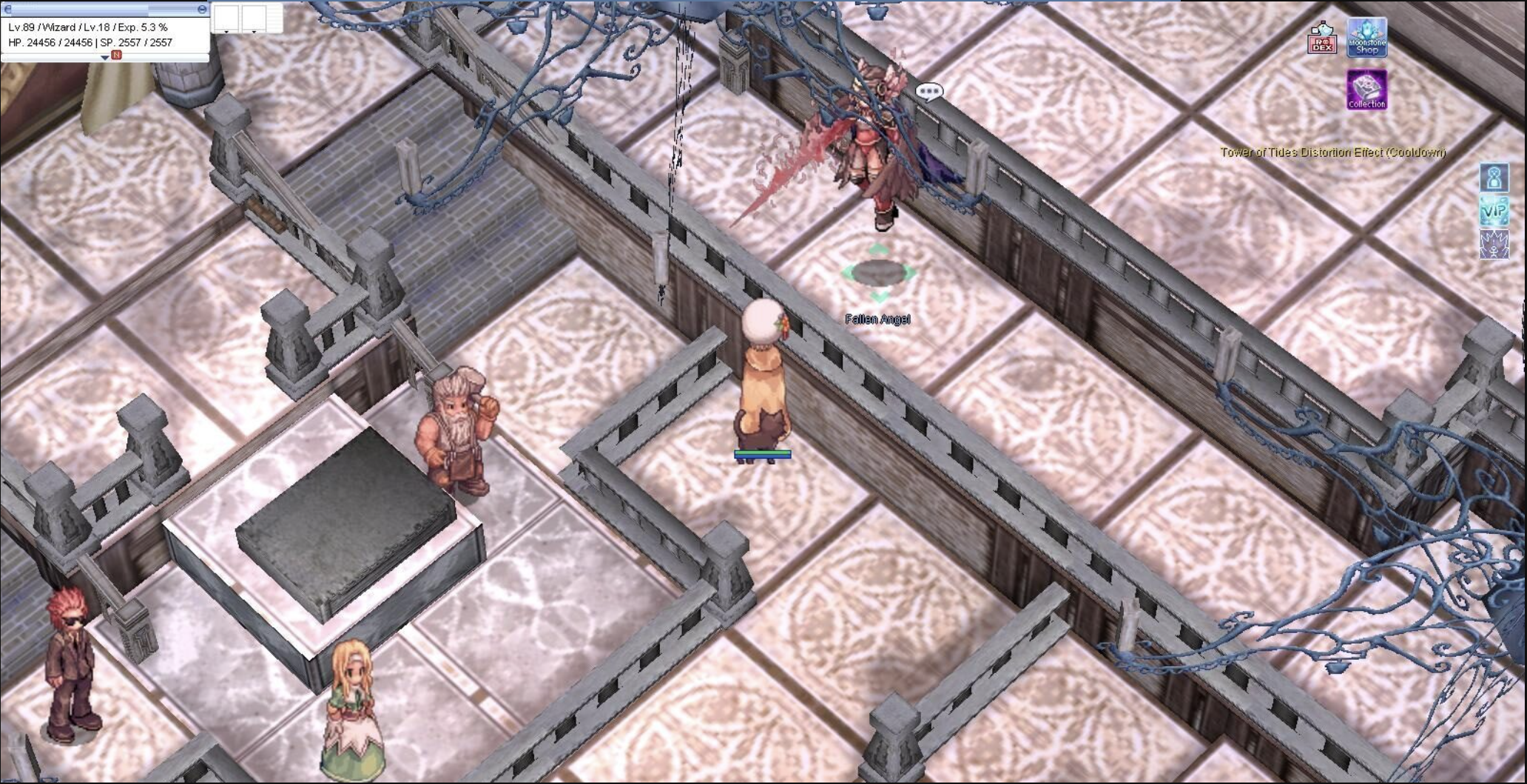Select the VIP status icon

[1494, 212]
